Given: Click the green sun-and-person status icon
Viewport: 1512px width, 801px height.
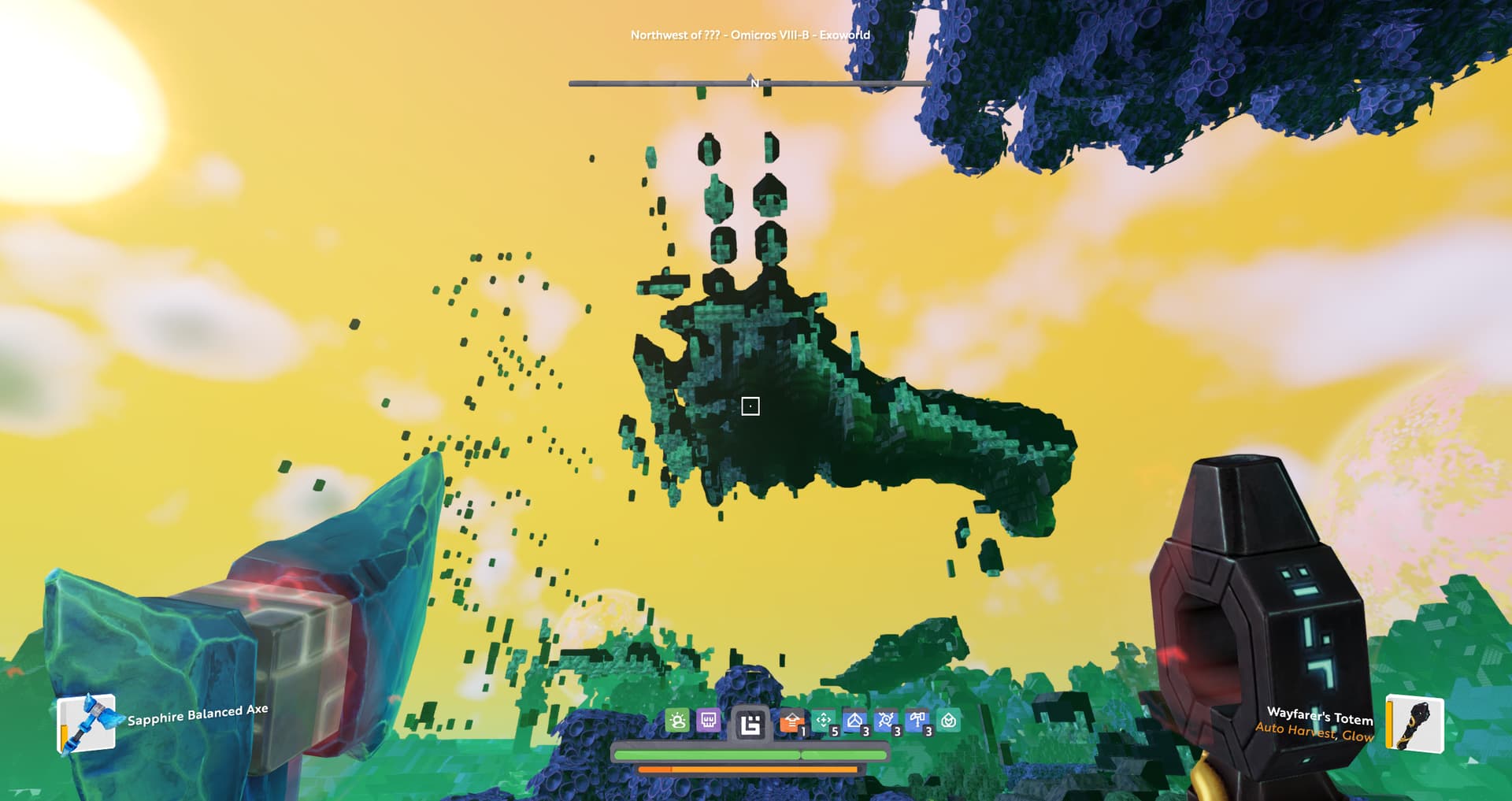Looking at the screenshot, I should pyautogui.click(x=677, y=720).
